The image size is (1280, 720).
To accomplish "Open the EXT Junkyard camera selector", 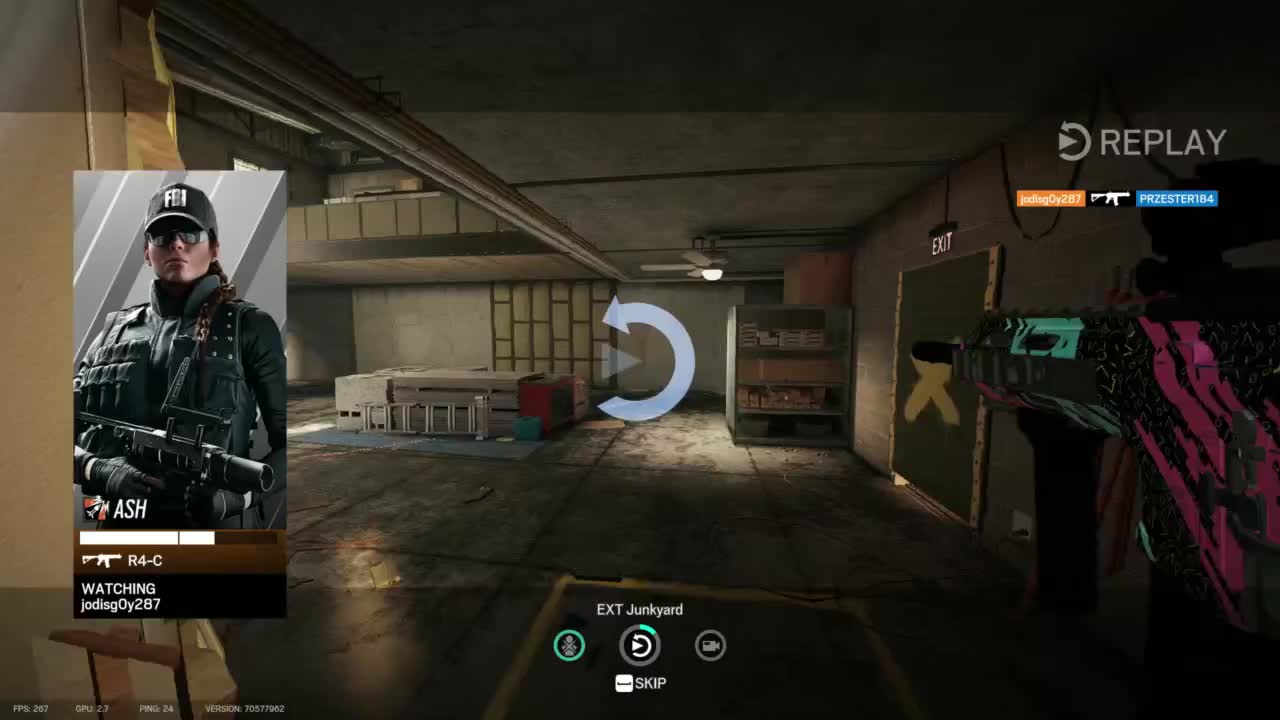I will pos(640,609).
